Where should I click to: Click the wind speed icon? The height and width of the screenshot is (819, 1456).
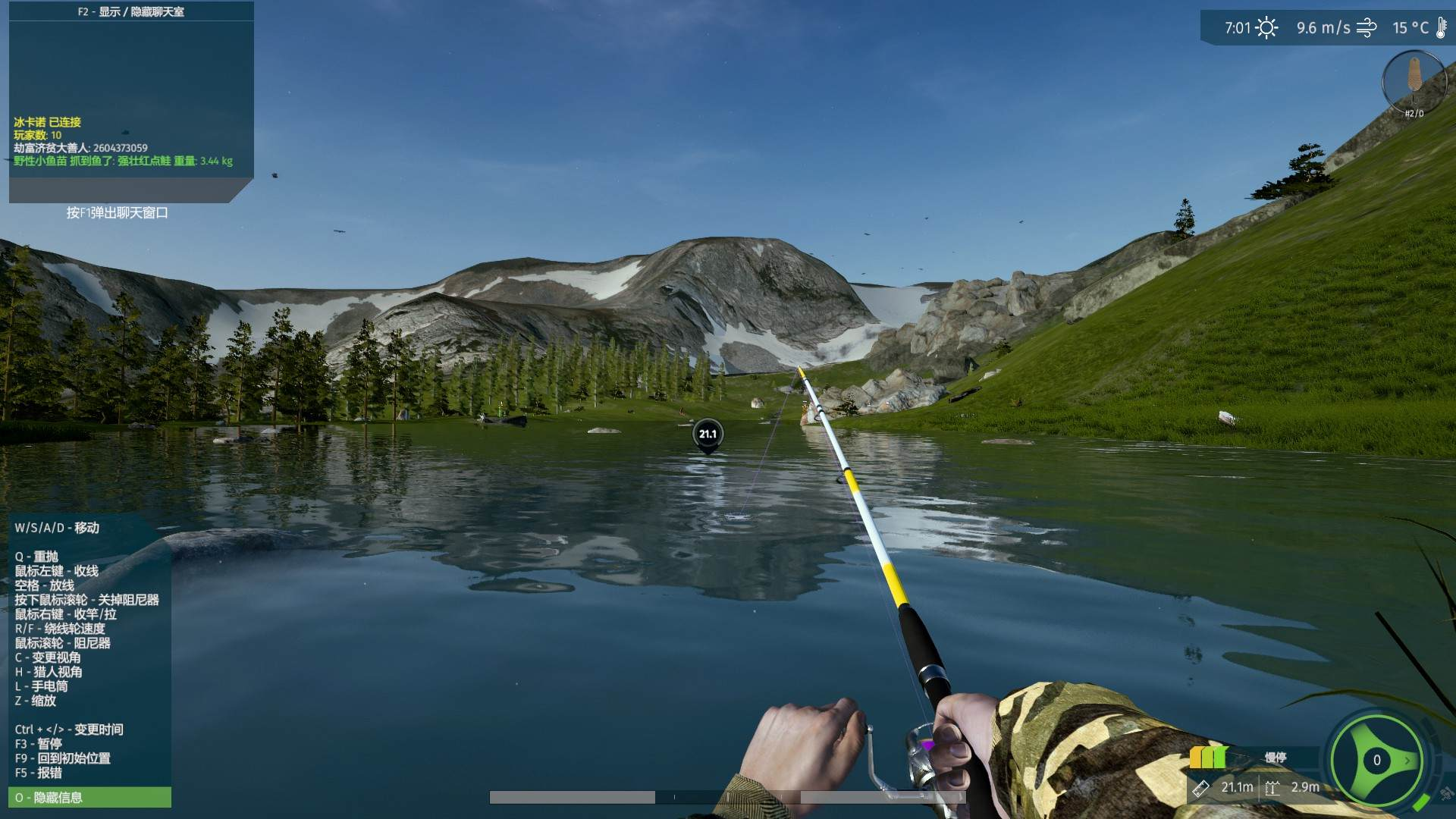click(x=1367, y=28)
